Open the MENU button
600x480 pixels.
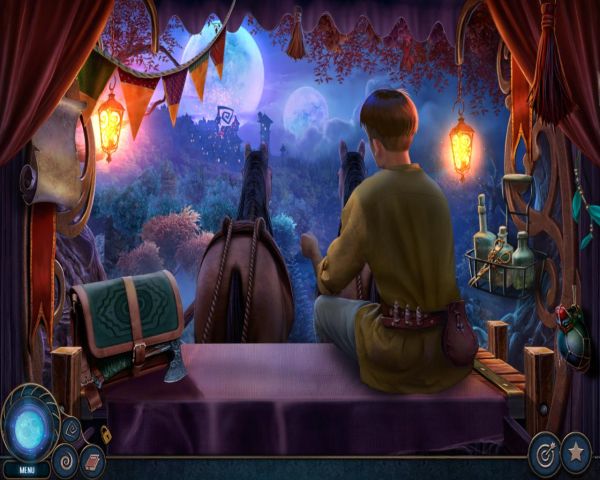[26, 468]
